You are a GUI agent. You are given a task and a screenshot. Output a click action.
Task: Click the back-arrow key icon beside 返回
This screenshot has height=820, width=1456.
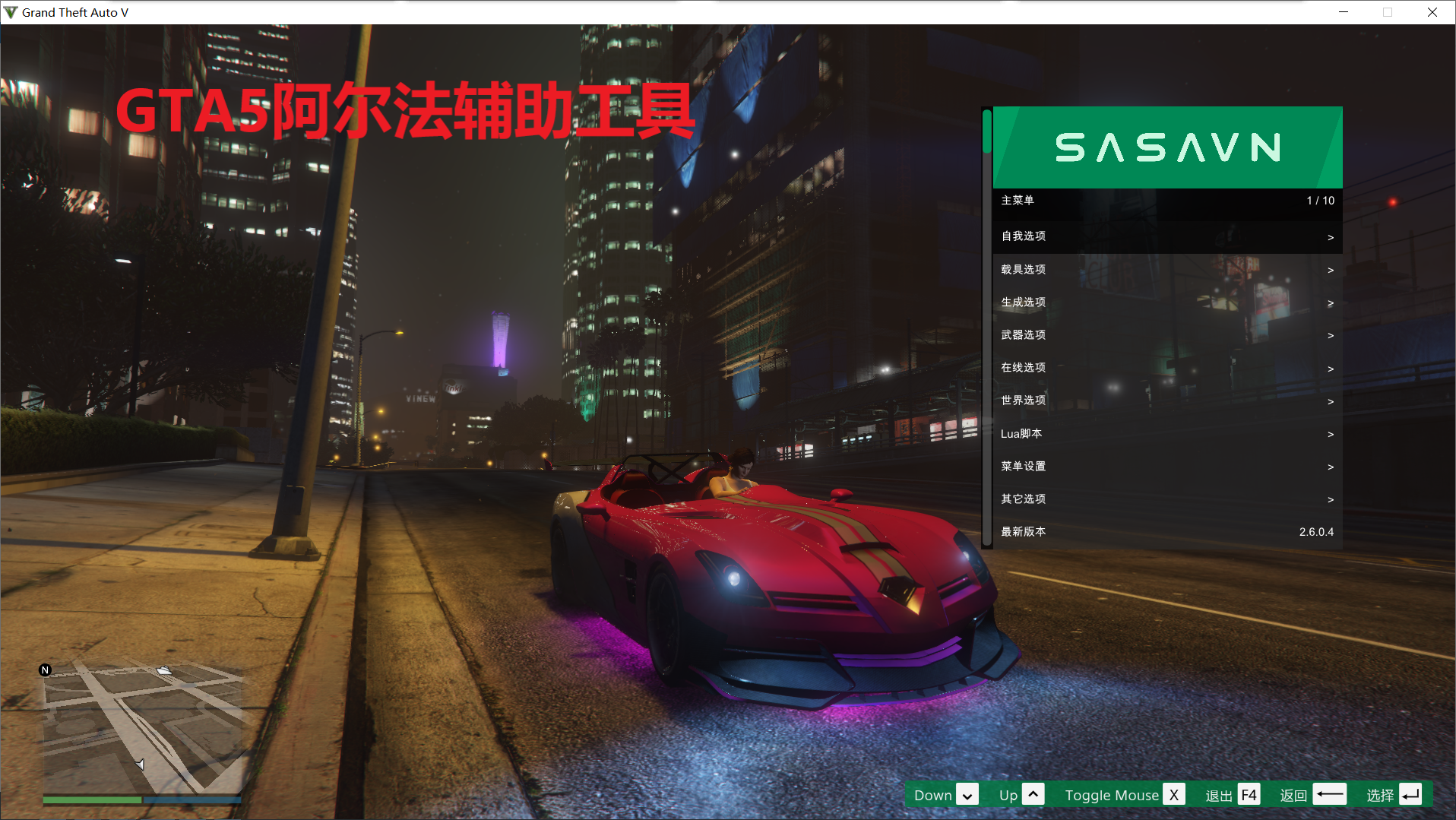pos(1330,794)
